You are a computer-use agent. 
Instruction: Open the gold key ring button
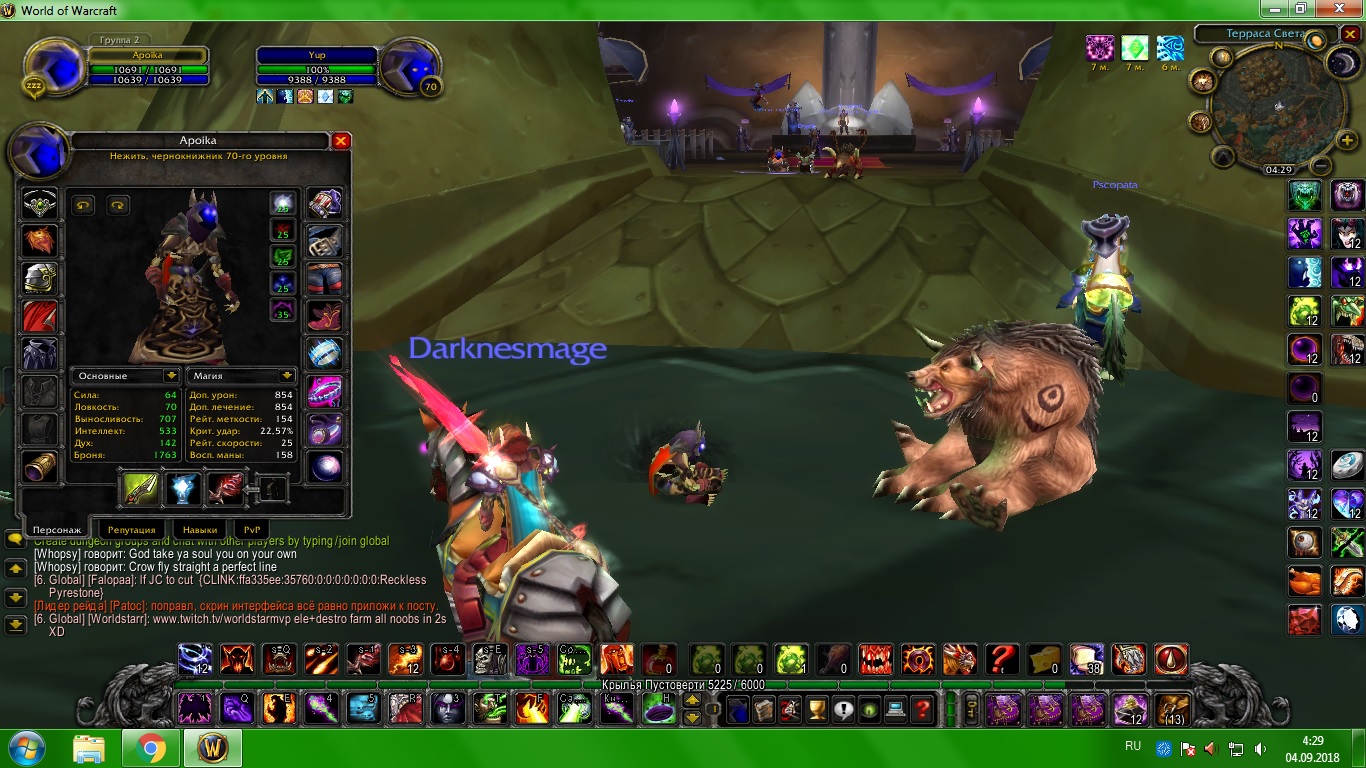click(969, 709)
